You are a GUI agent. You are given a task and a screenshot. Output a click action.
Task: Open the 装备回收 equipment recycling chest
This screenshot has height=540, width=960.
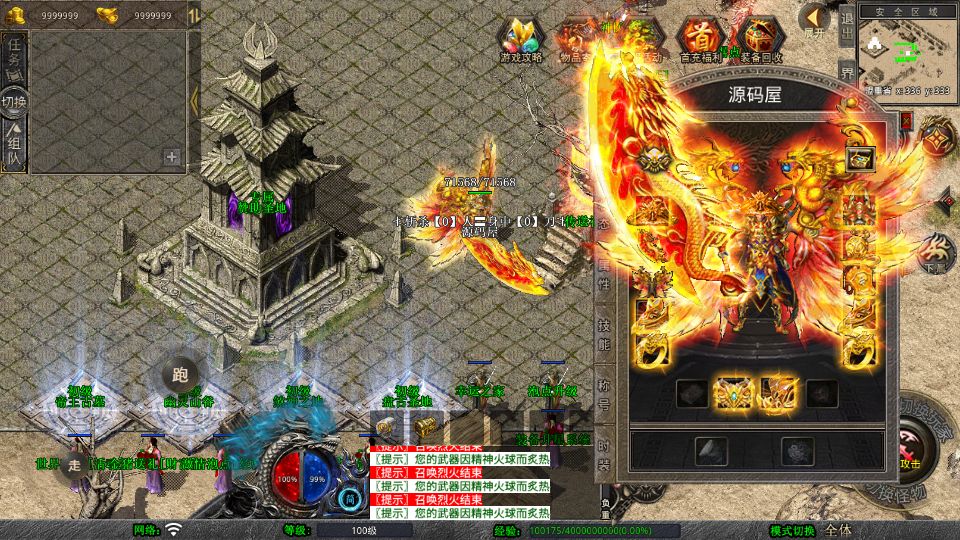tap(761, 41)
